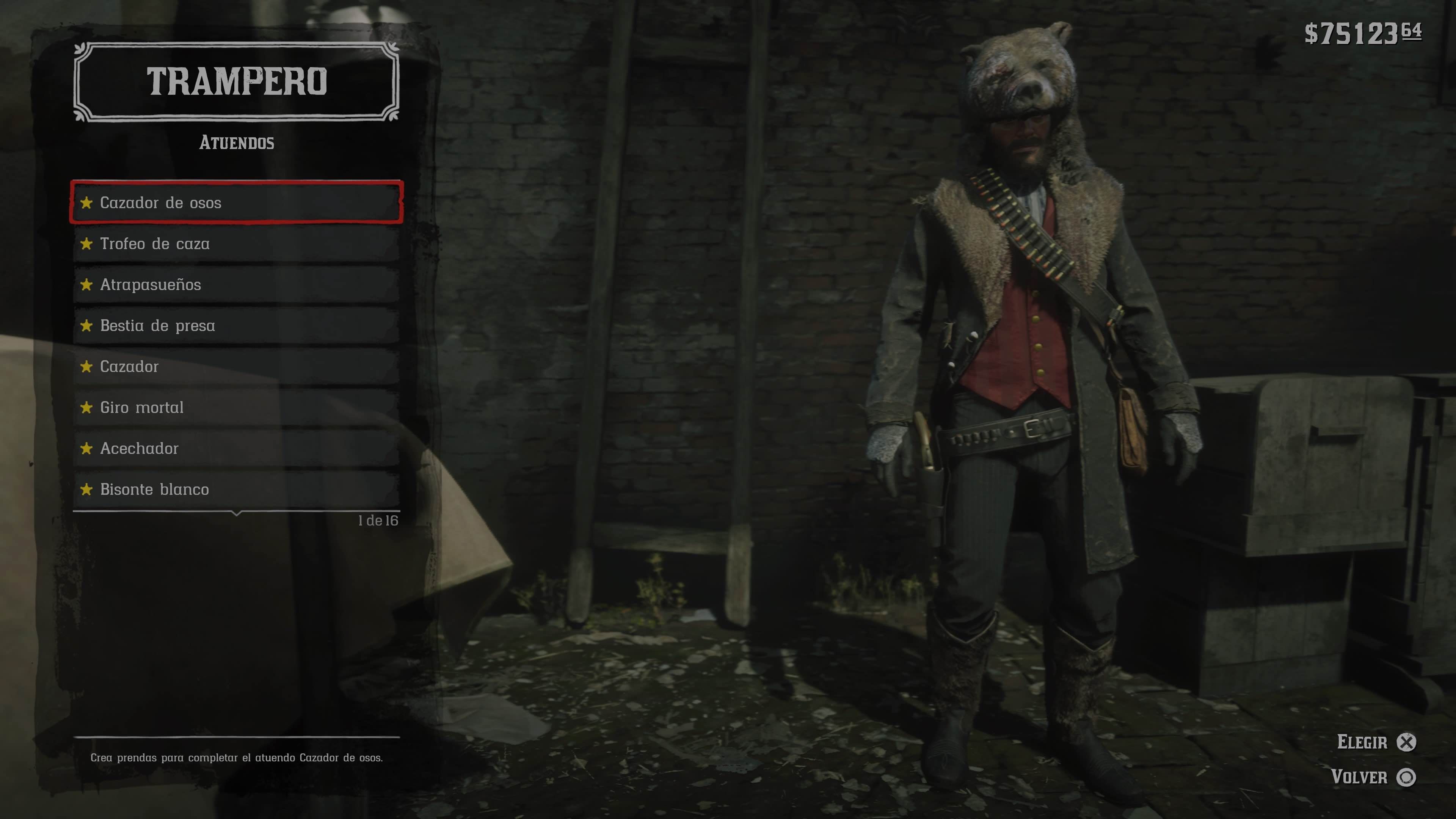
Task: Select the Cazador outfit row
Action: 236,366
